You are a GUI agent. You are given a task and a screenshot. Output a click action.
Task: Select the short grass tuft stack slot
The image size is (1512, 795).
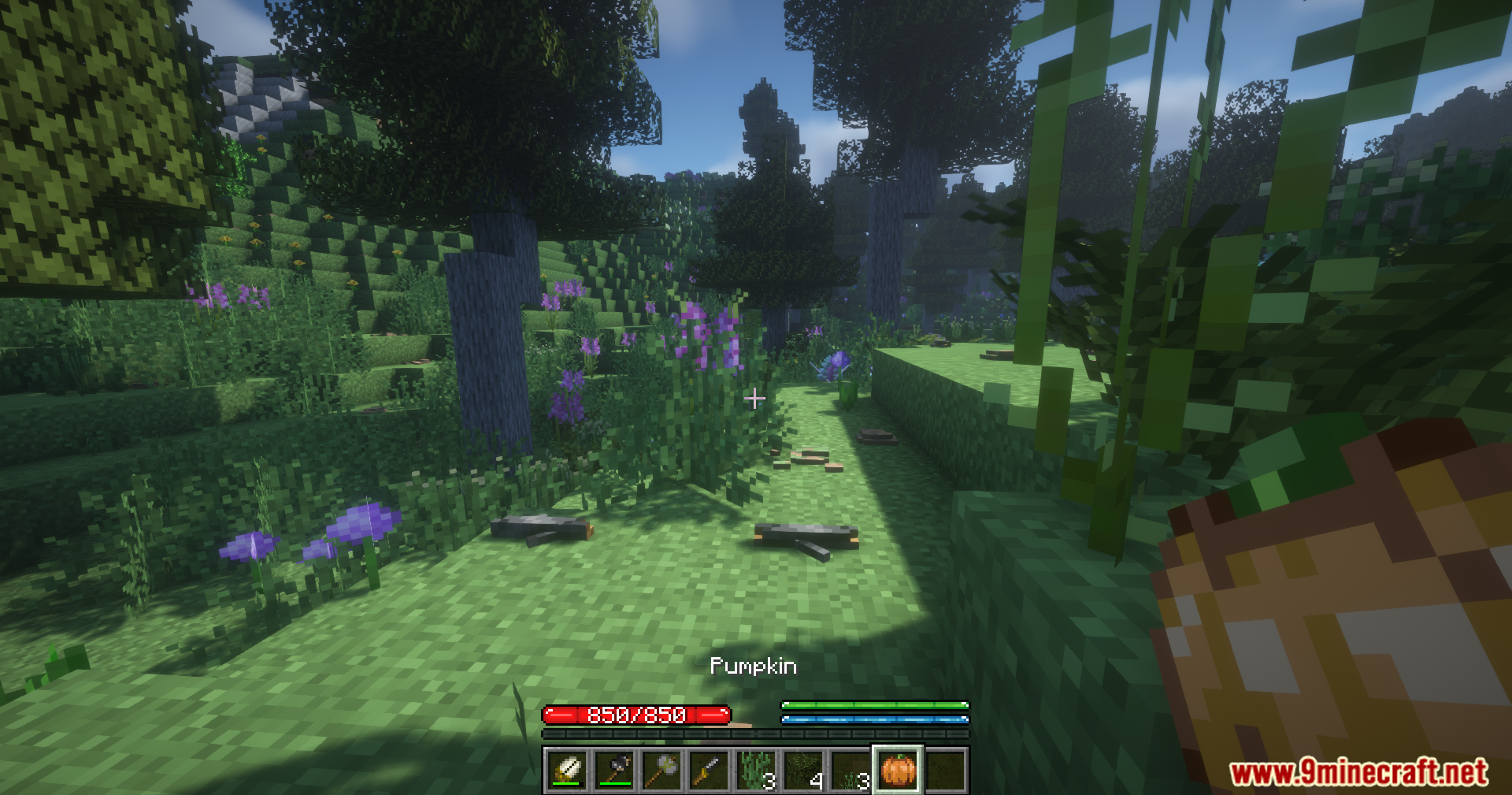(x=850, y=770)
